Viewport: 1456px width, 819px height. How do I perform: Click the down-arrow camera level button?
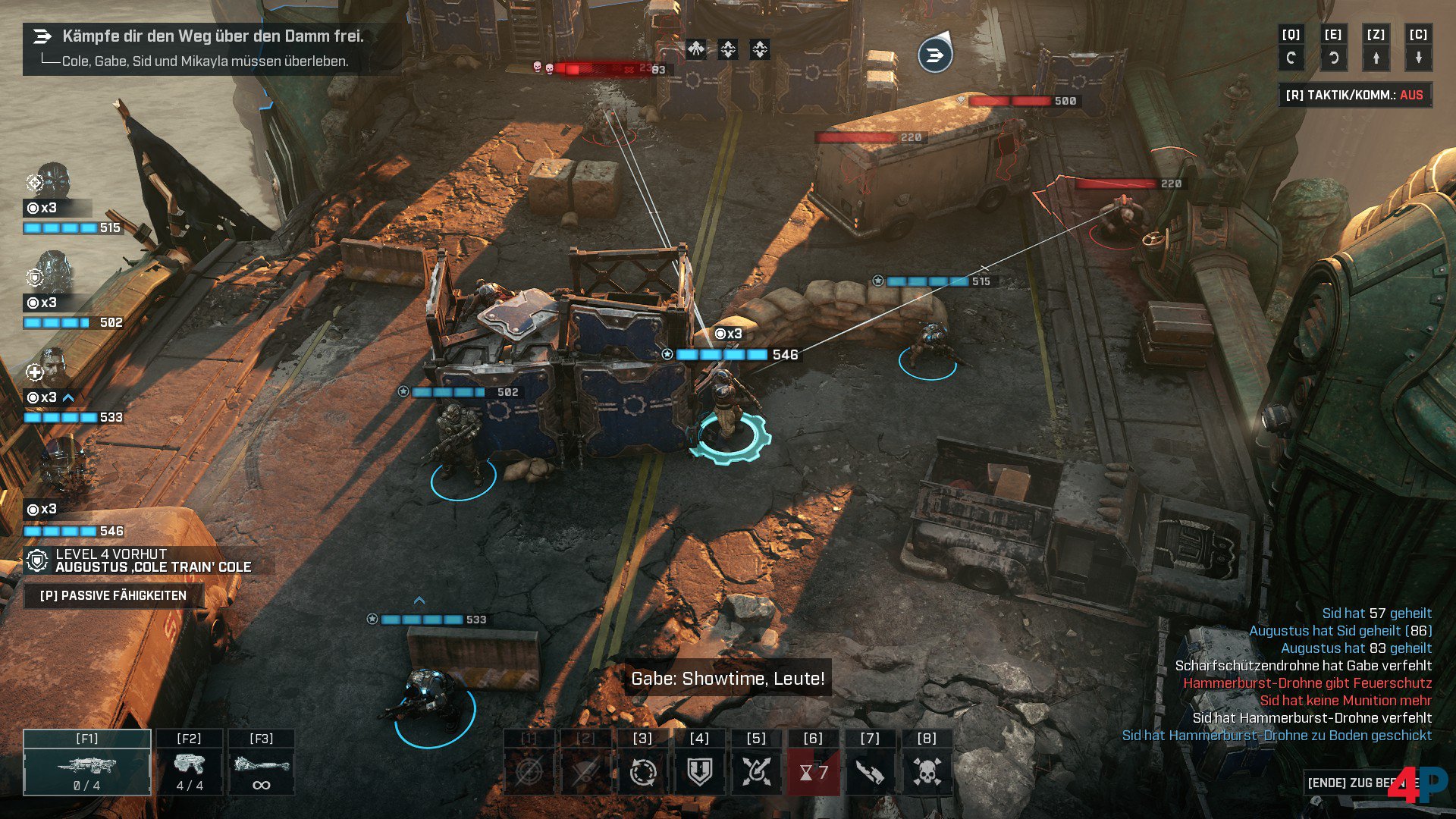point(1418,57)
